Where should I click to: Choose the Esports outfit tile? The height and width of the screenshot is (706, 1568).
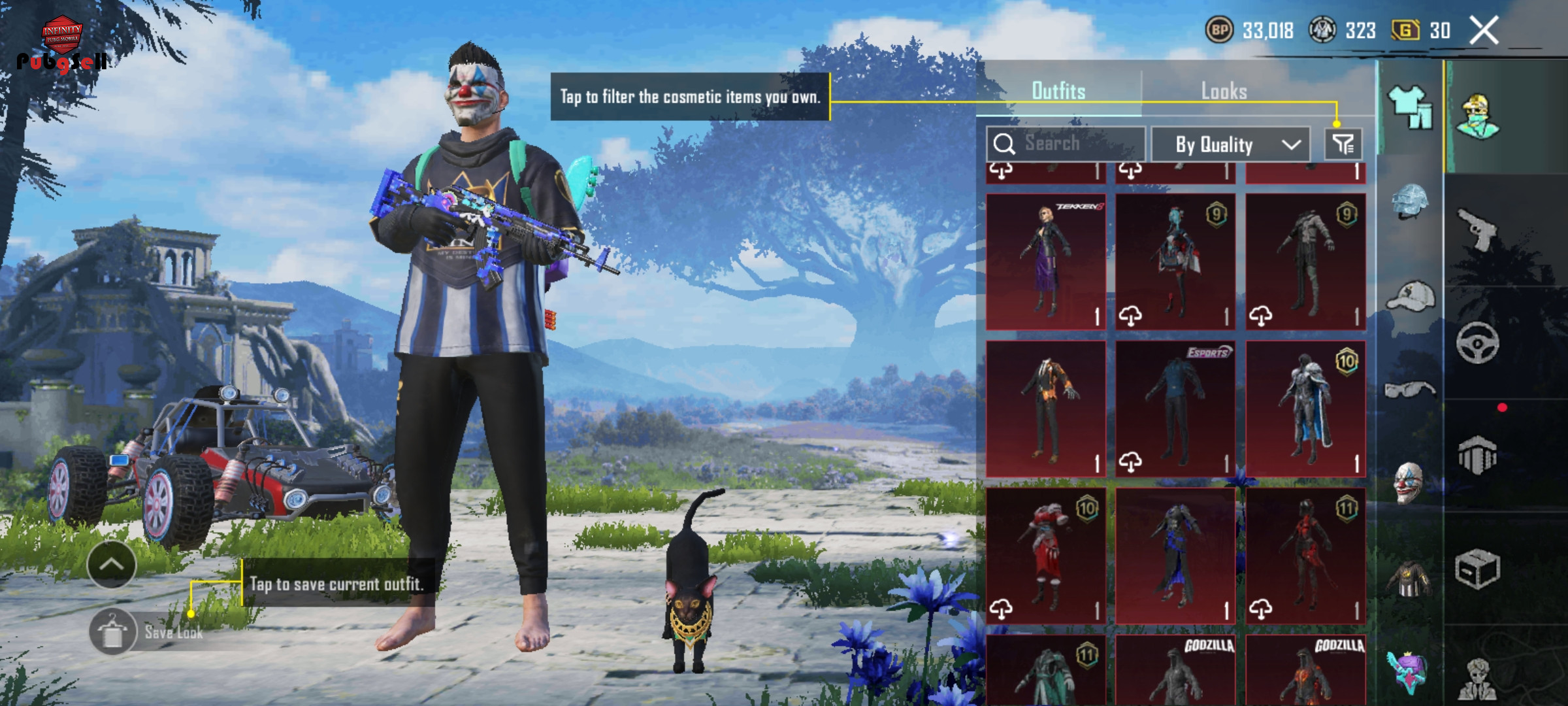coord(1175,409)
